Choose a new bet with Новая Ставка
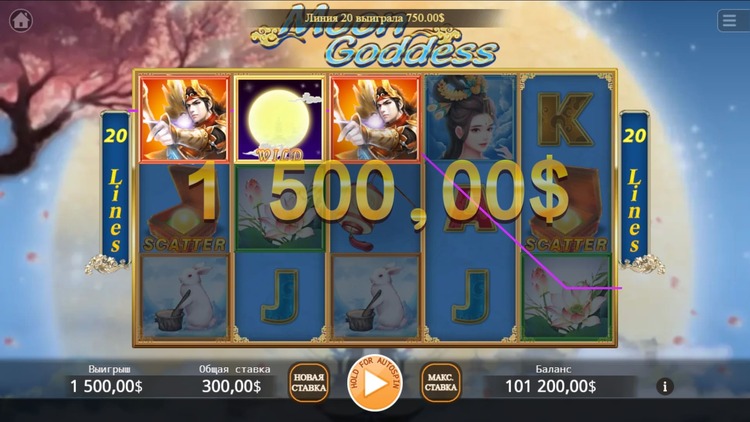750x422 pixels. pyautogui.click(x=308, y=383)
